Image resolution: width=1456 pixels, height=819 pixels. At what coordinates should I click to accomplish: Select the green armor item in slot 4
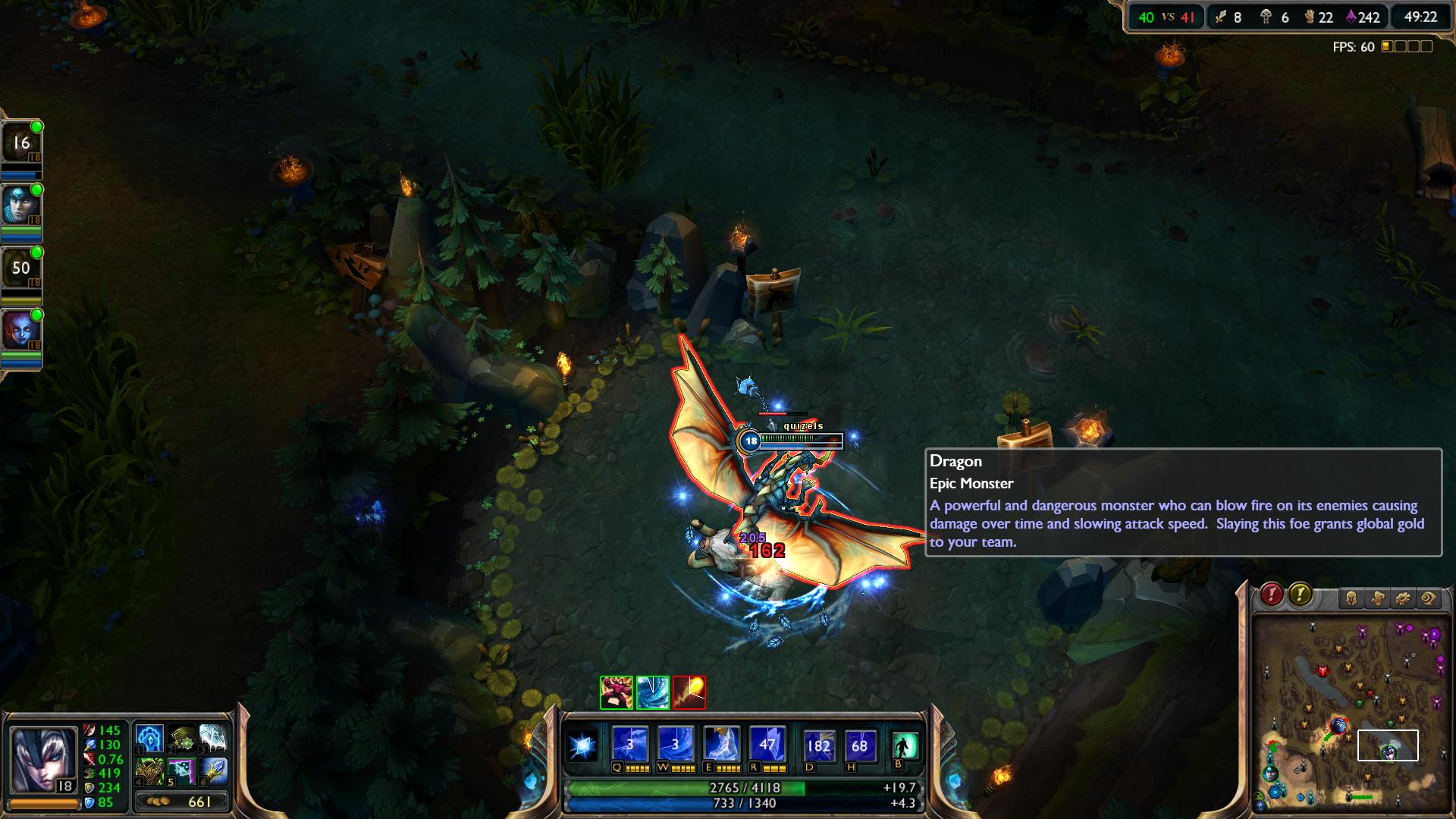click(149, 771)
